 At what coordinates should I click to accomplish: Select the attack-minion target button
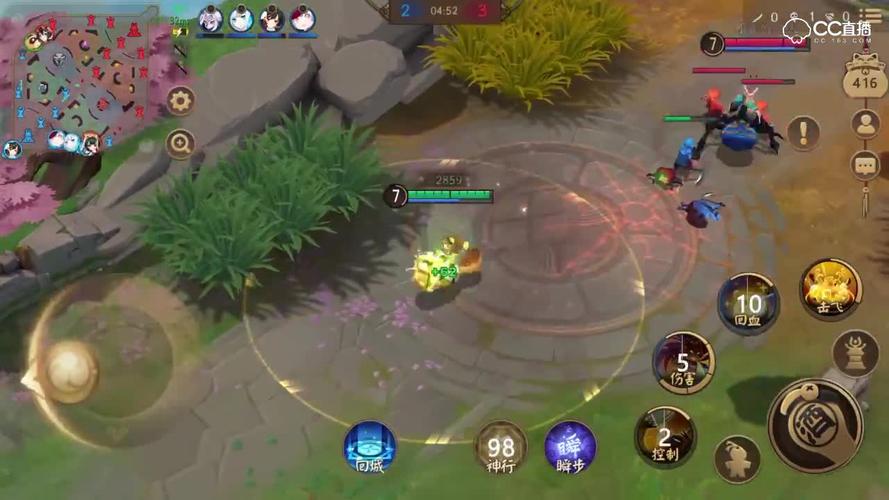pyautogui.click(x=737, y=459)
